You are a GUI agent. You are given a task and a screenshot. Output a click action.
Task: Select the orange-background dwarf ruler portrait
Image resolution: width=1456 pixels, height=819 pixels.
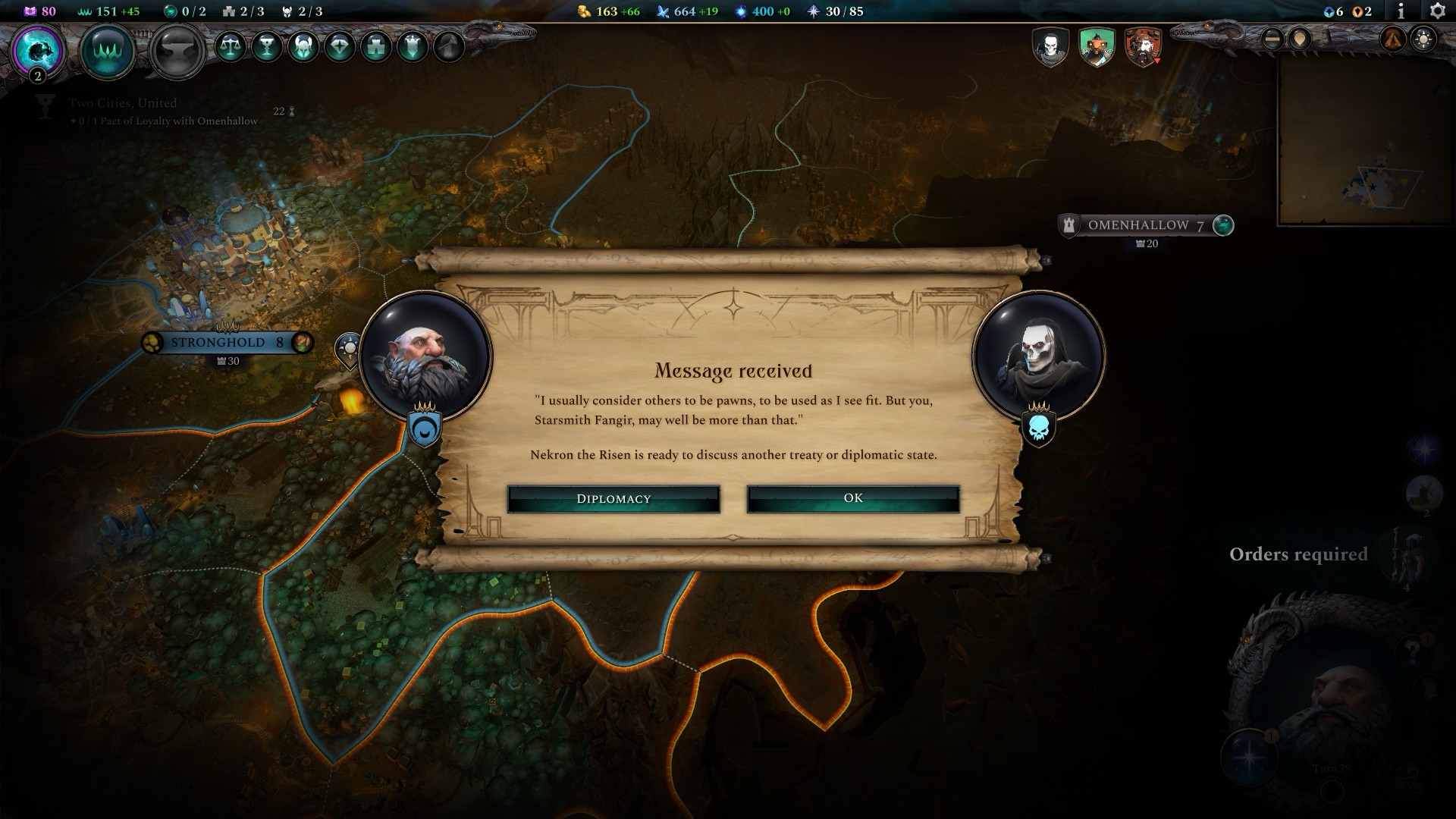click(x=1143, y=47)
